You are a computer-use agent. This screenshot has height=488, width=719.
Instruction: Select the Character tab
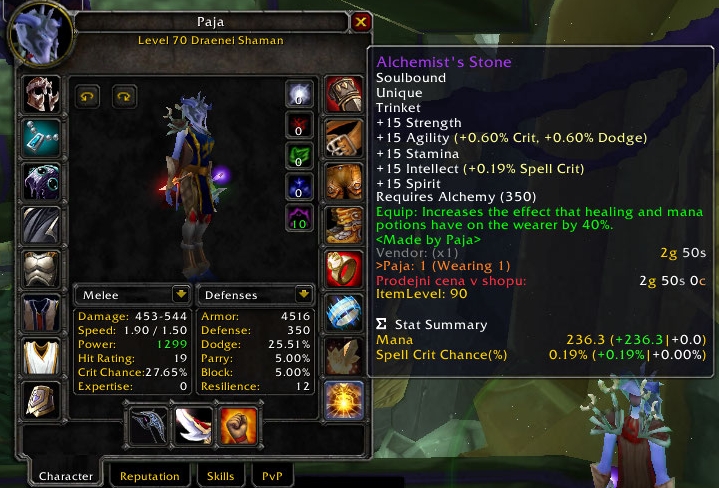(65, 476)
